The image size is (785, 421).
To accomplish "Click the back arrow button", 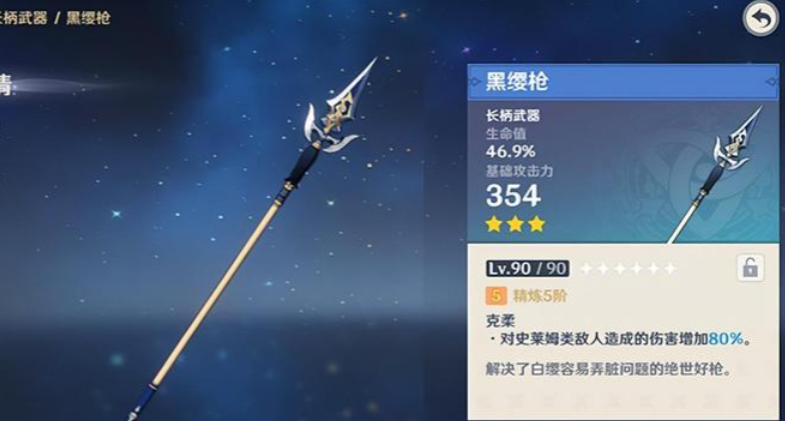I will 761,19.
